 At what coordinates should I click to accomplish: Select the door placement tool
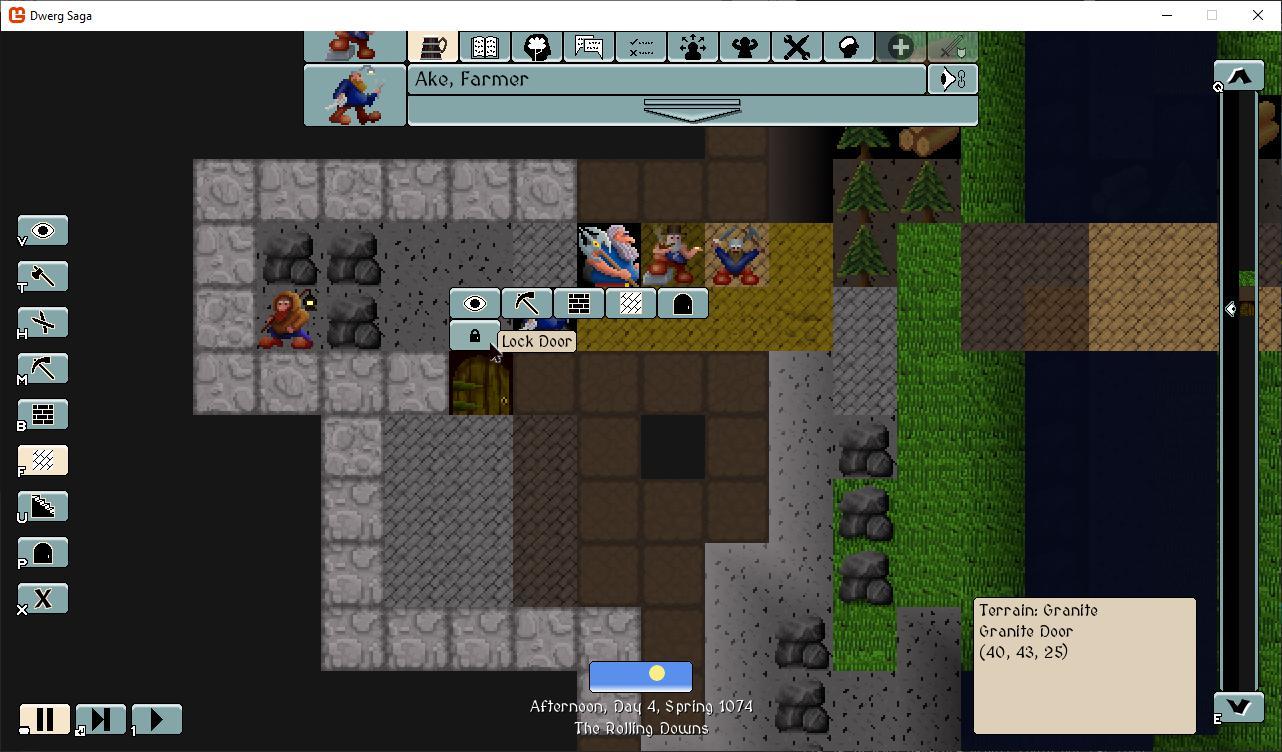click(43, 552)
